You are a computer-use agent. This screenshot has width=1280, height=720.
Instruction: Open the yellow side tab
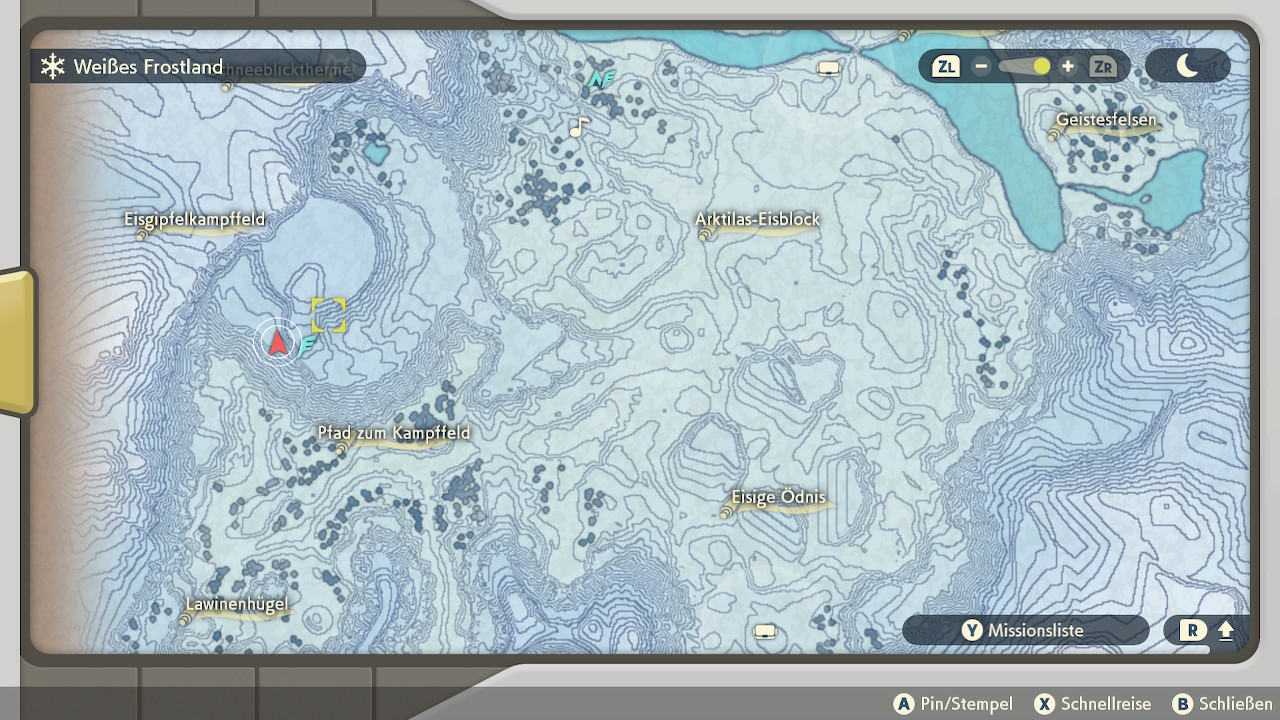[17, 342]
